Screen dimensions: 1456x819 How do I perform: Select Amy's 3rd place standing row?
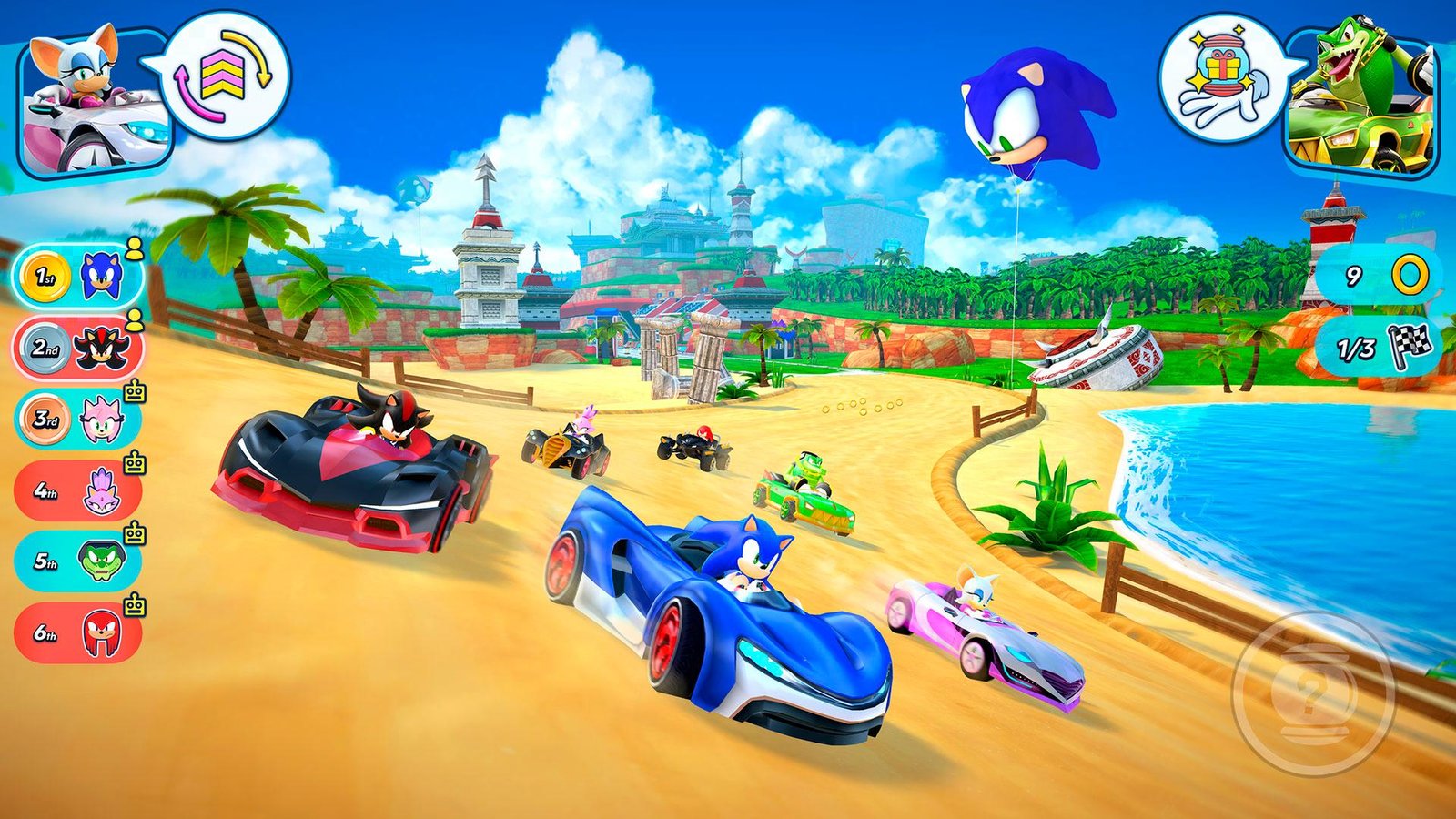point(78,420)
